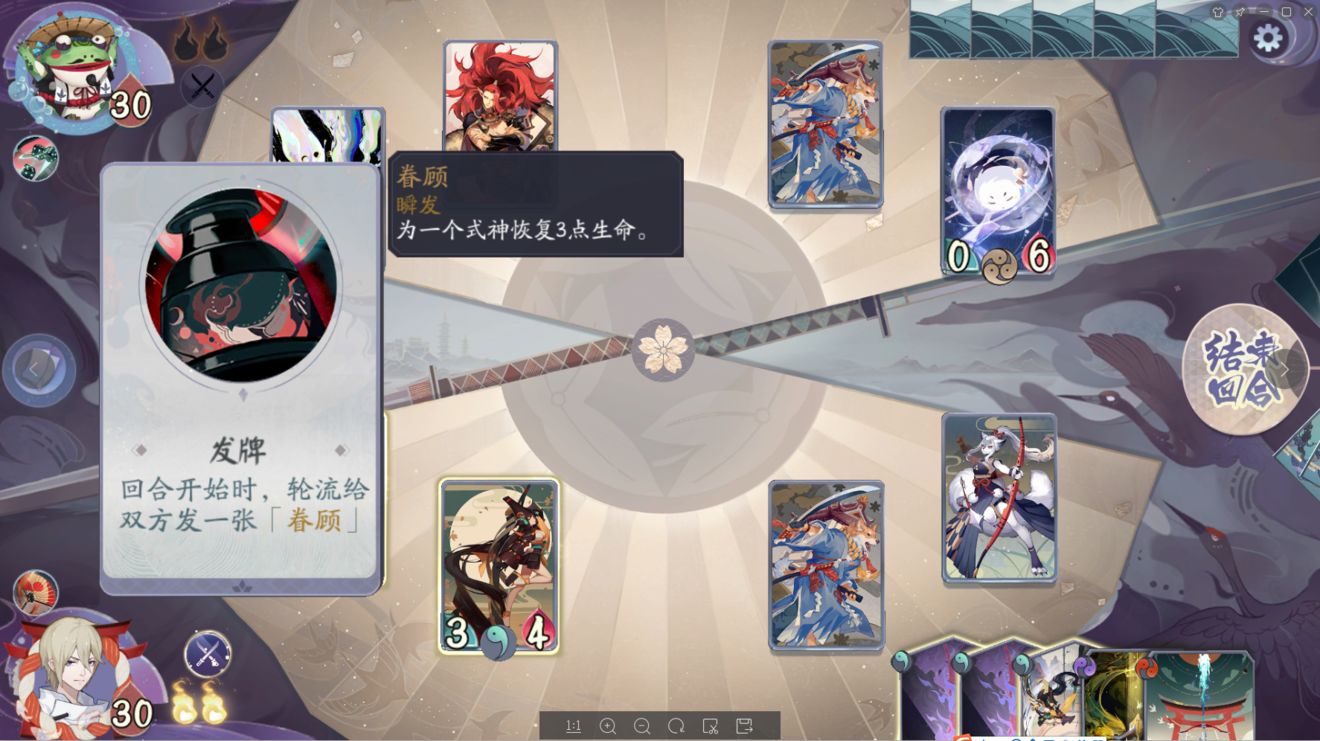Click the 1:1 actual-size icon in bottom toolbar
This screenshot has width=1320, height=741.
[x=575, y=727]
